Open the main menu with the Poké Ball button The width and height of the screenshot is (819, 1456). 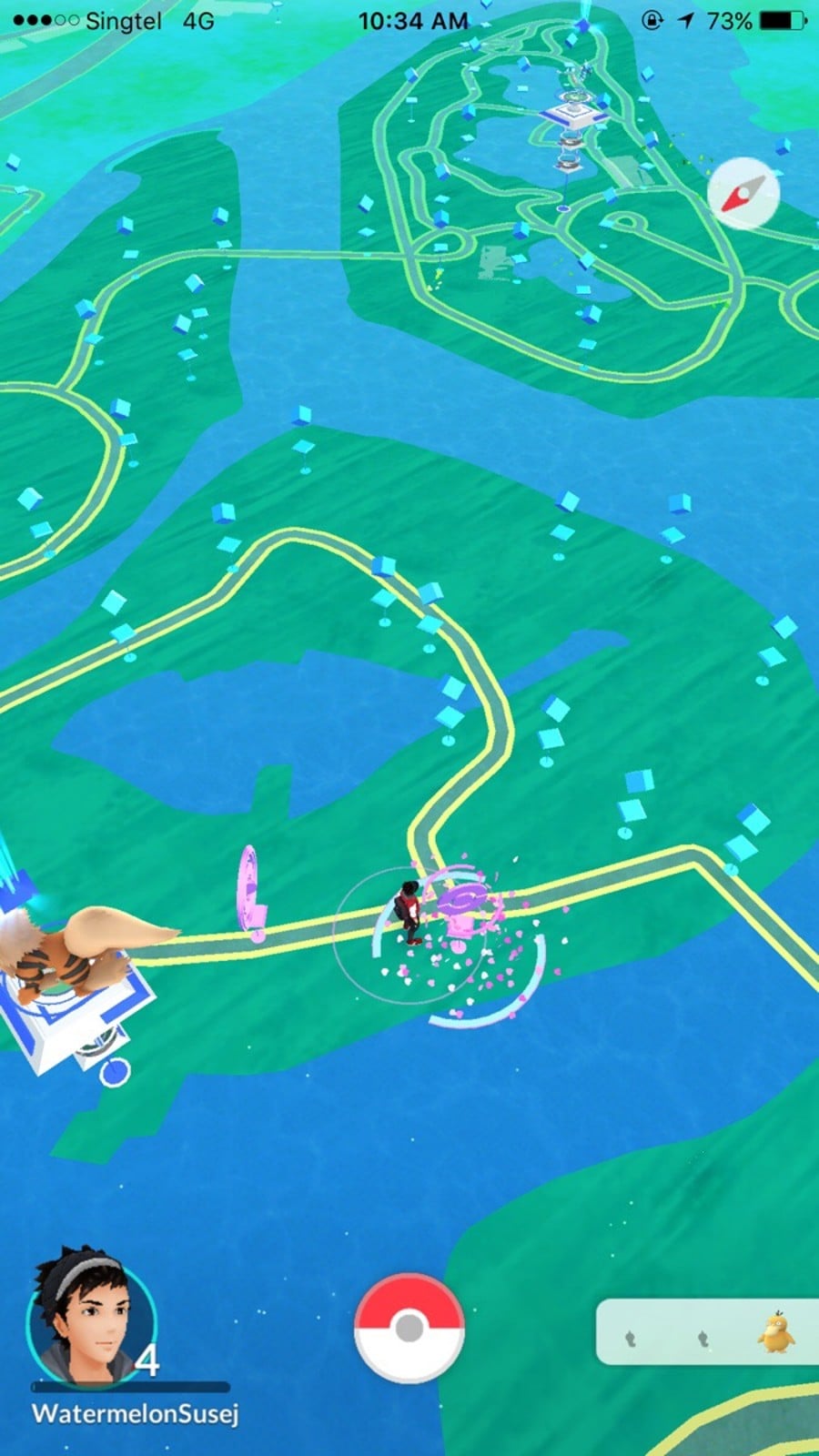[x=409, y=1330]
